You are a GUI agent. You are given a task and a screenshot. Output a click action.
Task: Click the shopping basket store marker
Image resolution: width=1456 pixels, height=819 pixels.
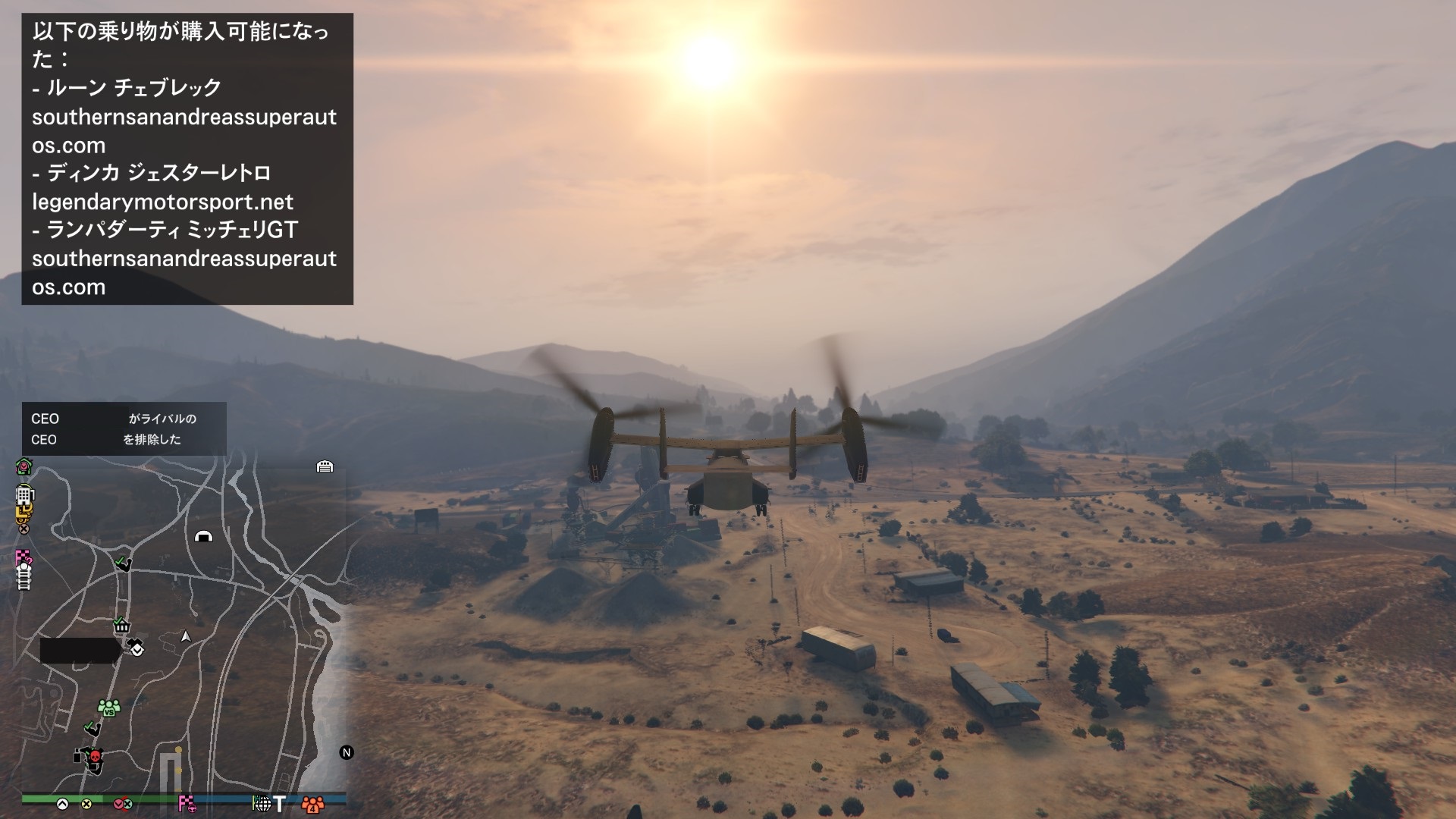click(x=121, y=626)
